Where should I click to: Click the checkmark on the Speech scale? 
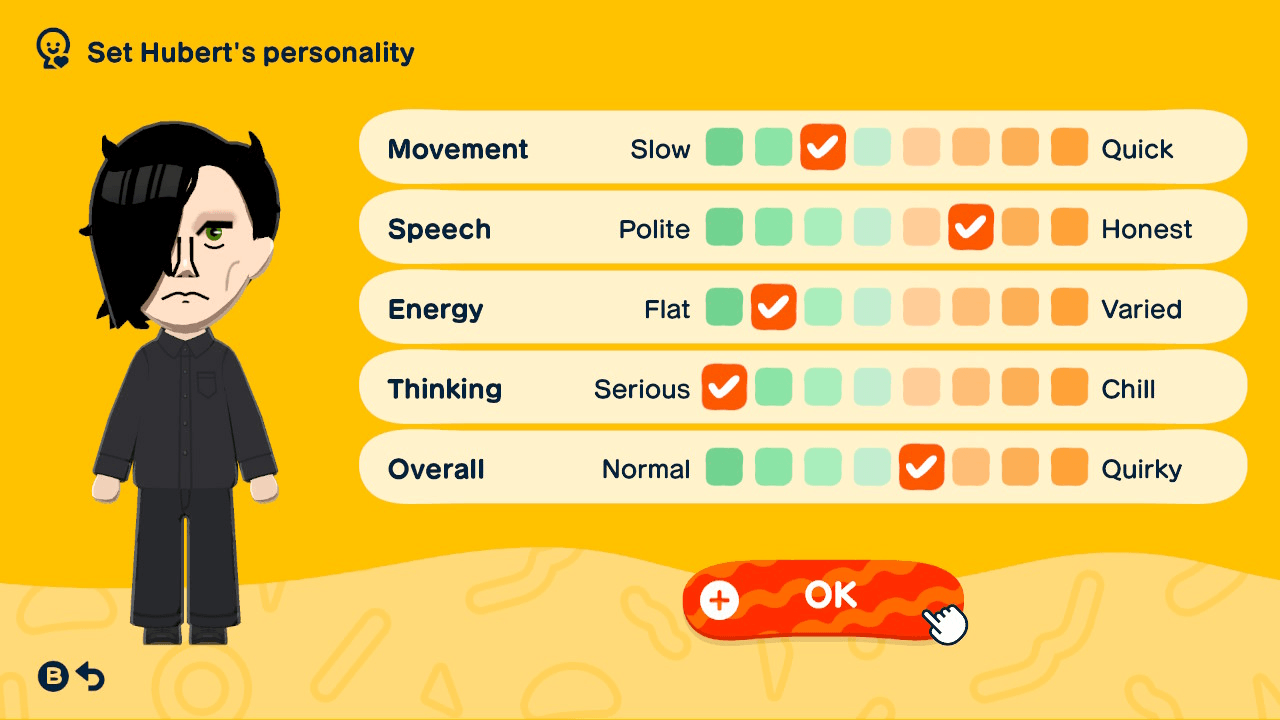coord(970,227)
